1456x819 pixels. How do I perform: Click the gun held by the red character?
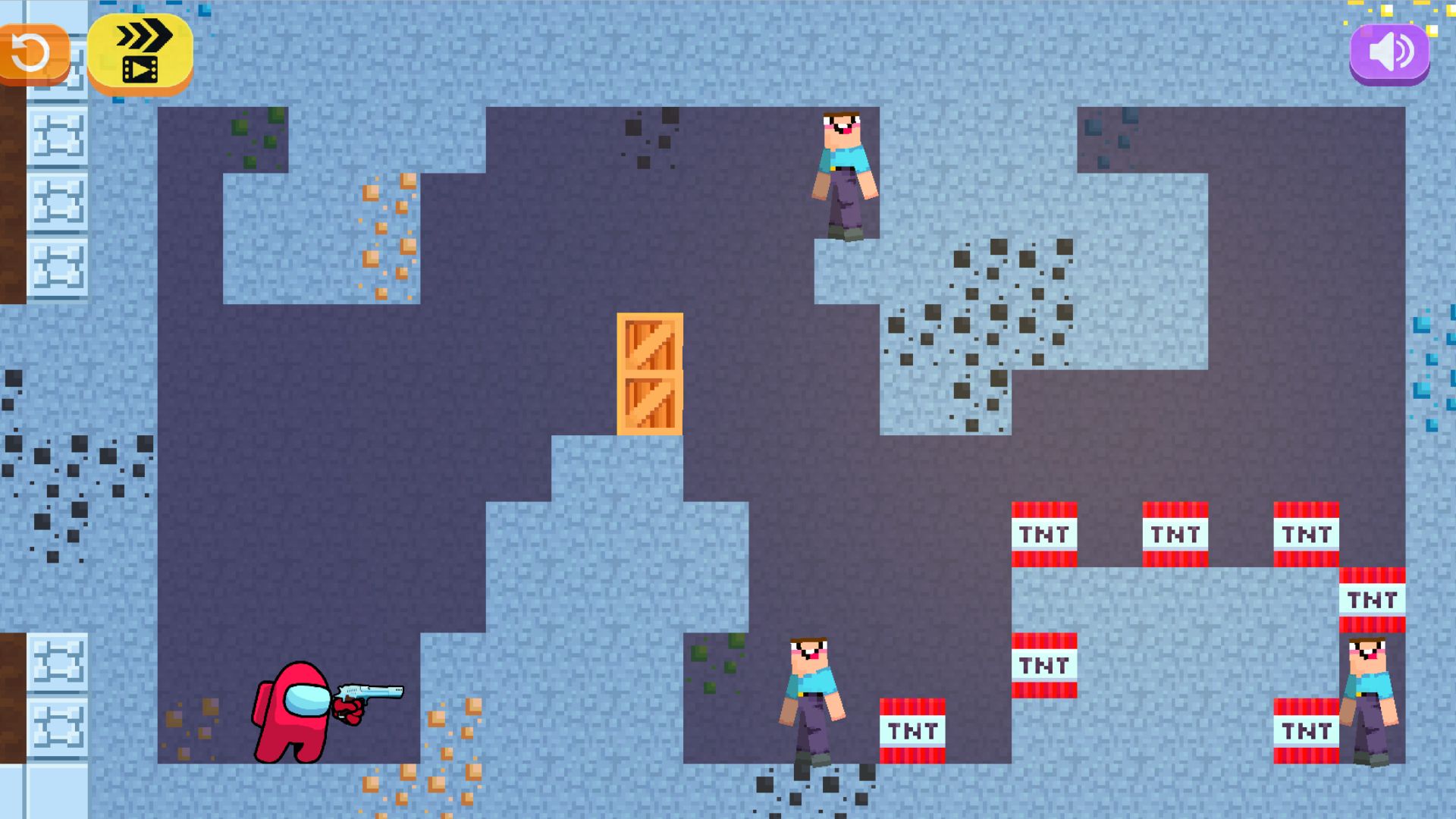(x=372, y=692)
